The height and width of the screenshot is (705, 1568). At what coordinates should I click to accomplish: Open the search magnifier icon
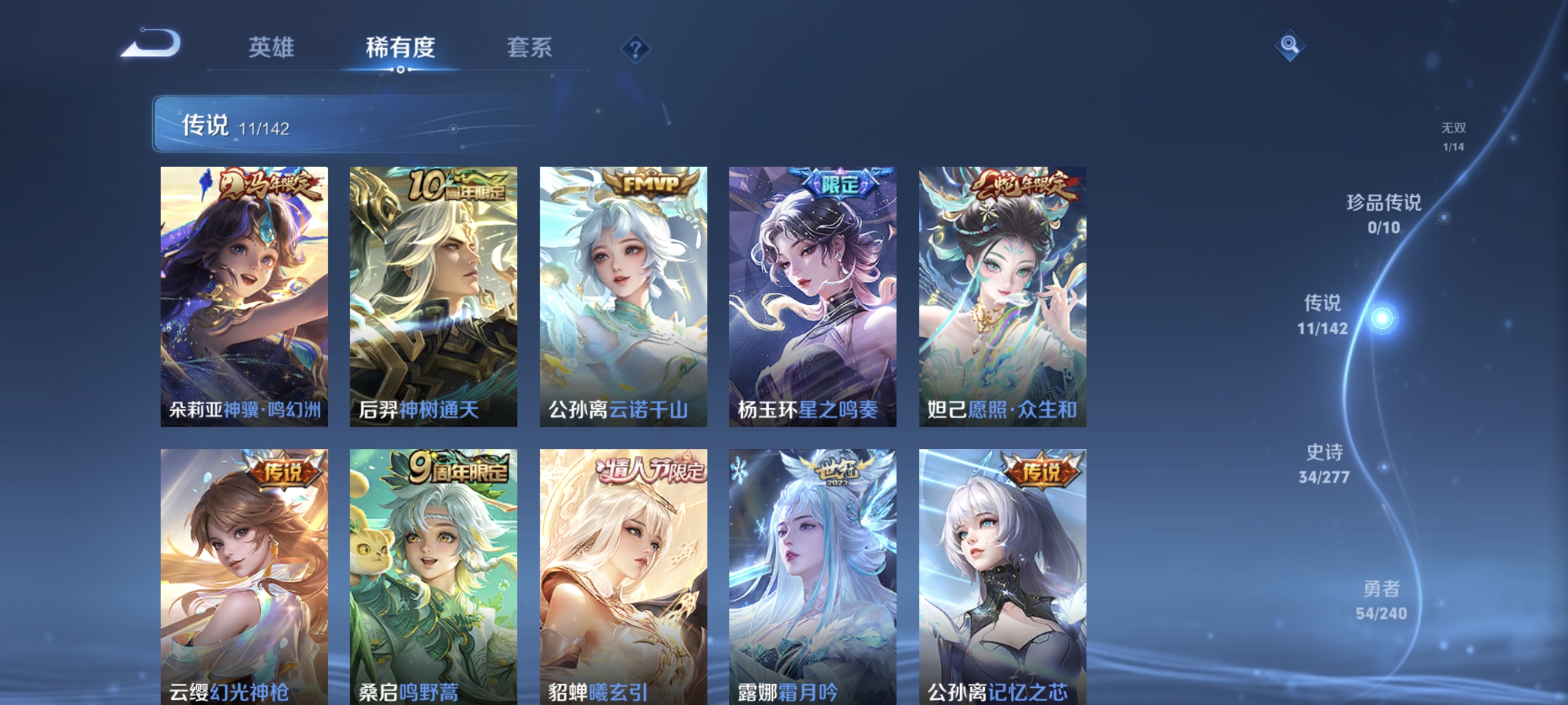[1290, 45]
